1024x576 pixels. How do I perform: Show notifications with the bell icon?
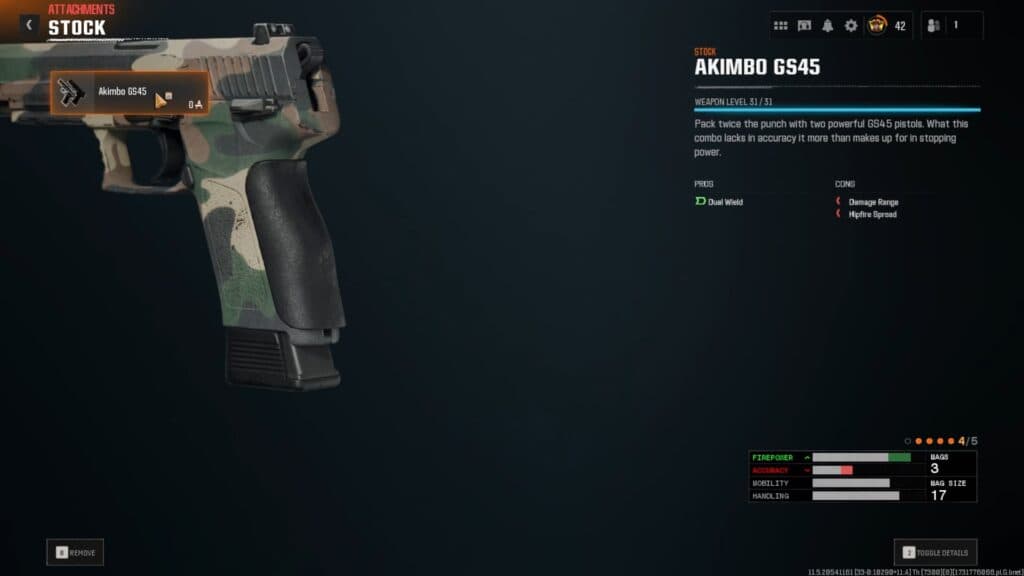coord(827,25)
